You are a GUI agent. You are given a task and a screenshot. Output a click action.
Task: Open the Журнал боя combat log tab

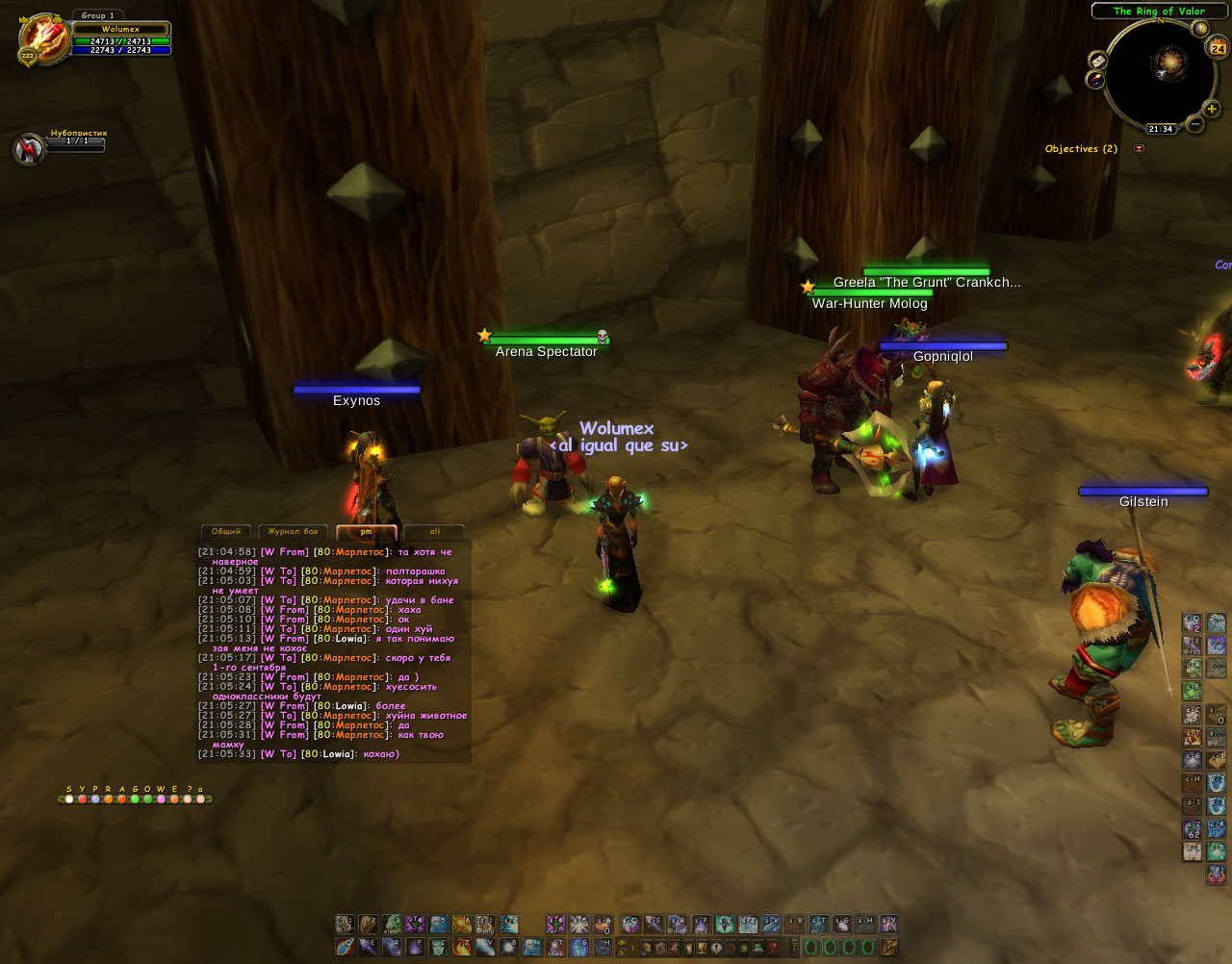tap(293, 532)
